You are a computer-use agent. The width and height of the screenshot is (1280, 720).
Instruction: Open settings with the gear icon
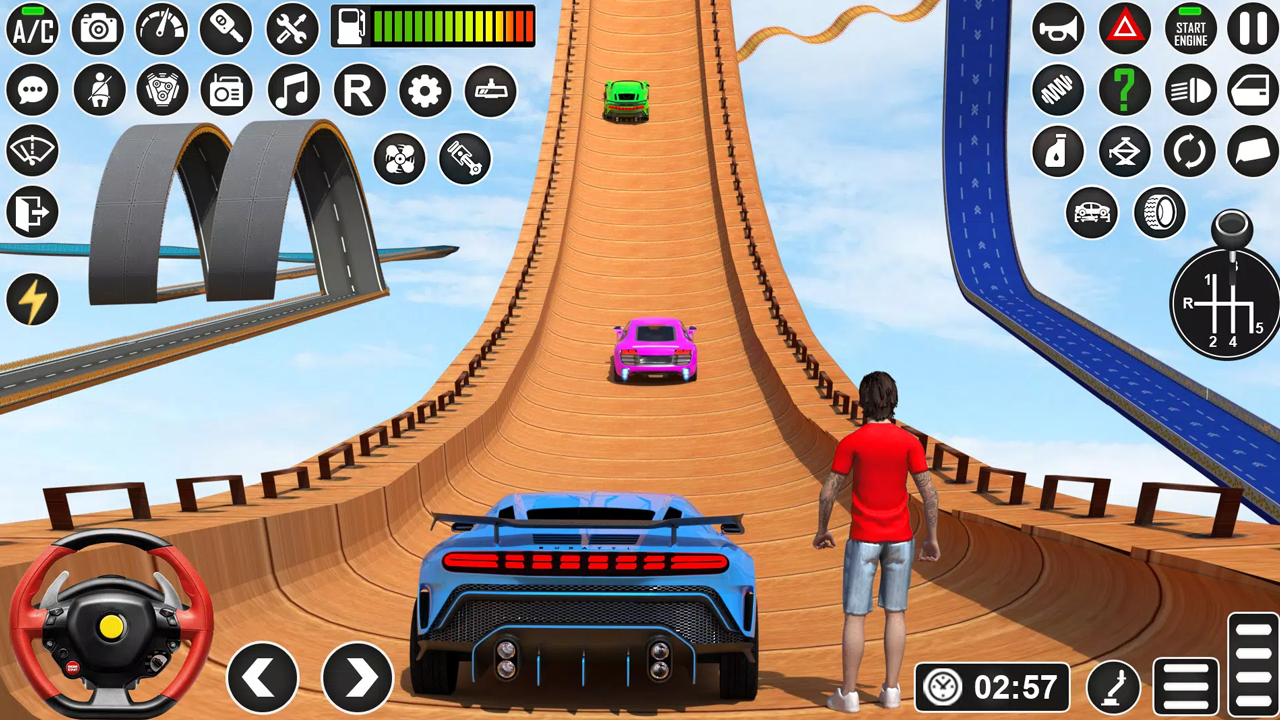424,91
